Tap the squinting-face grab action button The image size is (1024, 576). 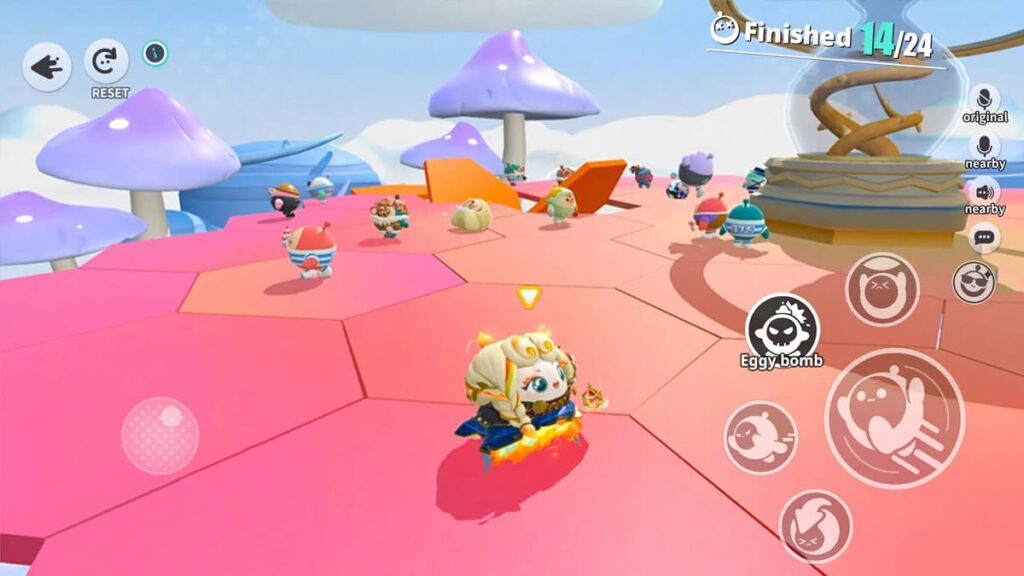click(x=881, y=289)
